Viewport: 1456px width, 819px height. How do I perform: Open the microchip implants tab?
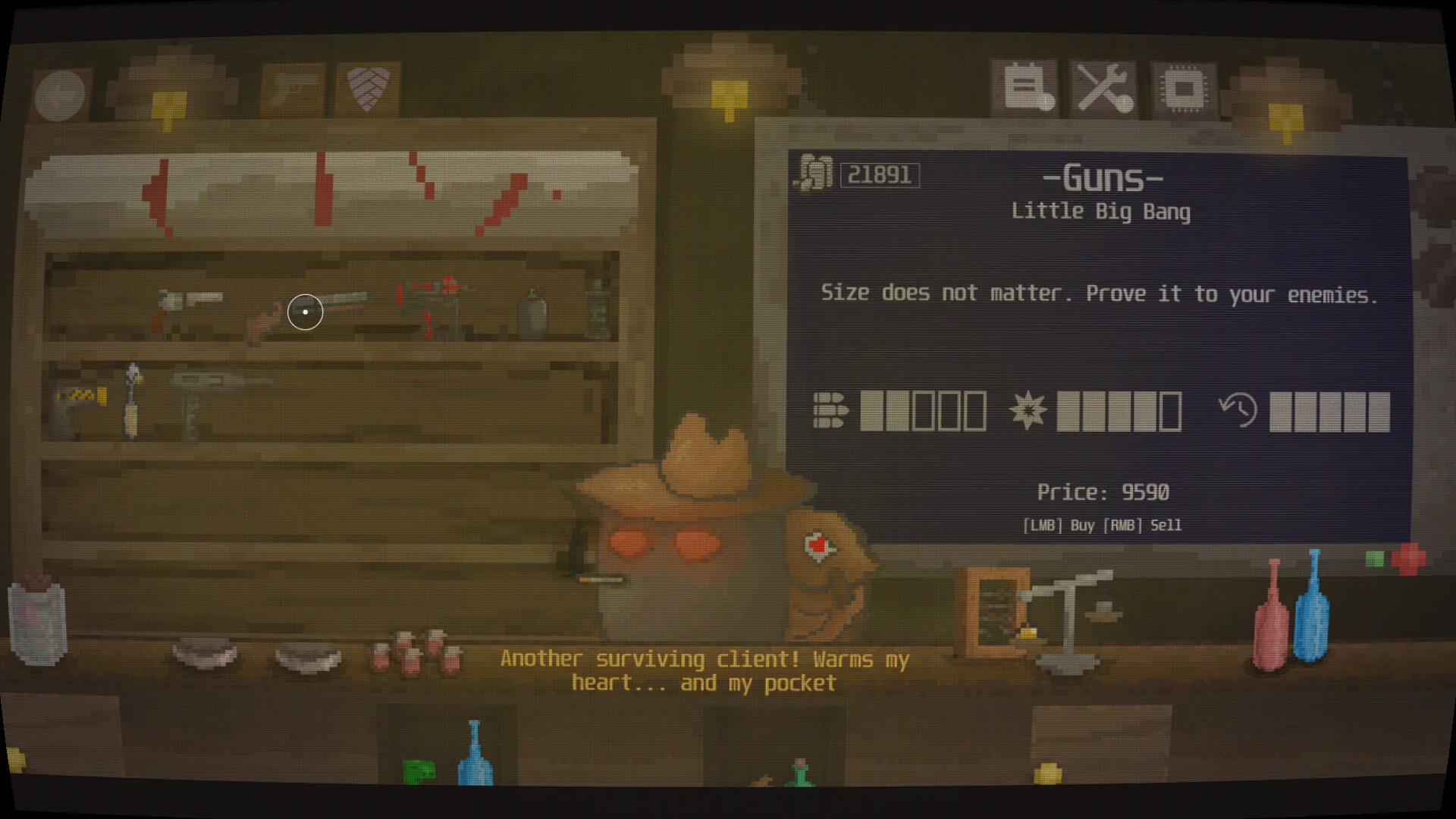1183,89
